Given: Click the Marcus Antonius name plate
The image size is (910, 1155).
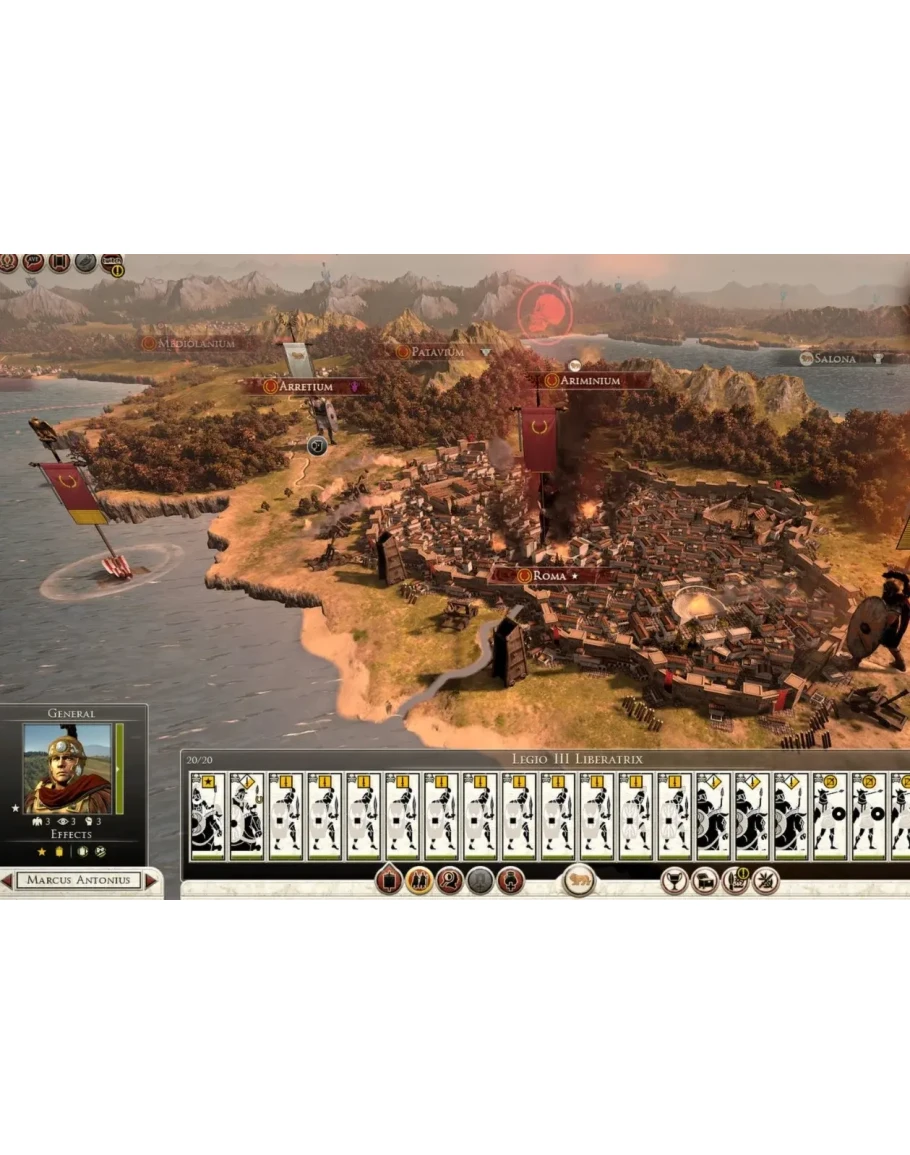Looking at the screenshot, I should click(78, 881).
